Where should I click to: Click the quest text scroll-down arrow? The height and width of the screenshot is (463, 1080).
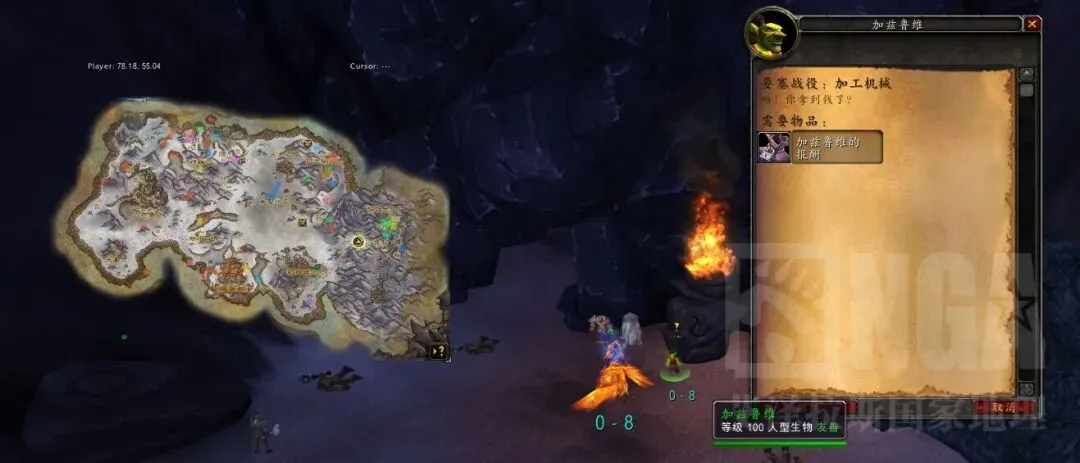click(1025, 388)
